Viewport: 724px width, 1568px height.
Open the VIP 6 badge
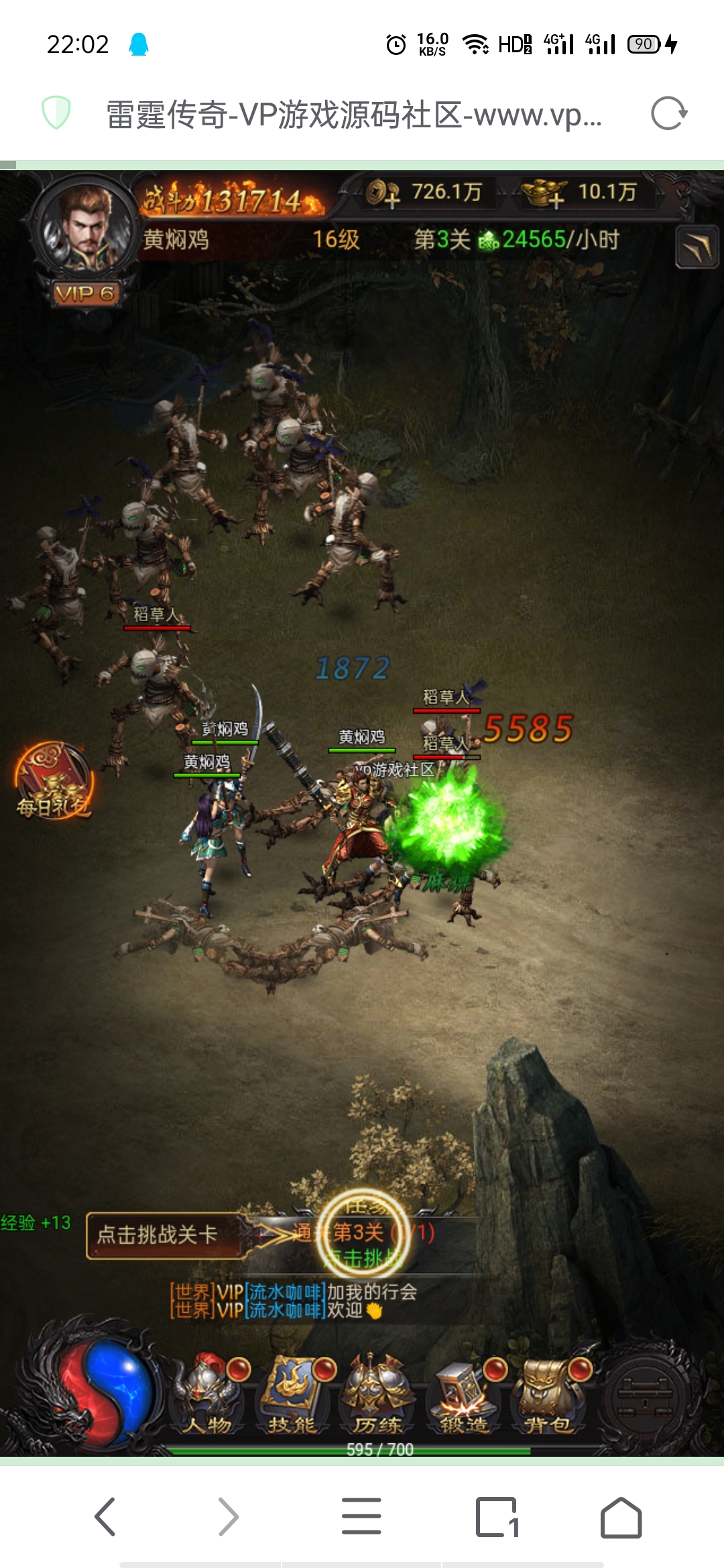coord(86,293)
